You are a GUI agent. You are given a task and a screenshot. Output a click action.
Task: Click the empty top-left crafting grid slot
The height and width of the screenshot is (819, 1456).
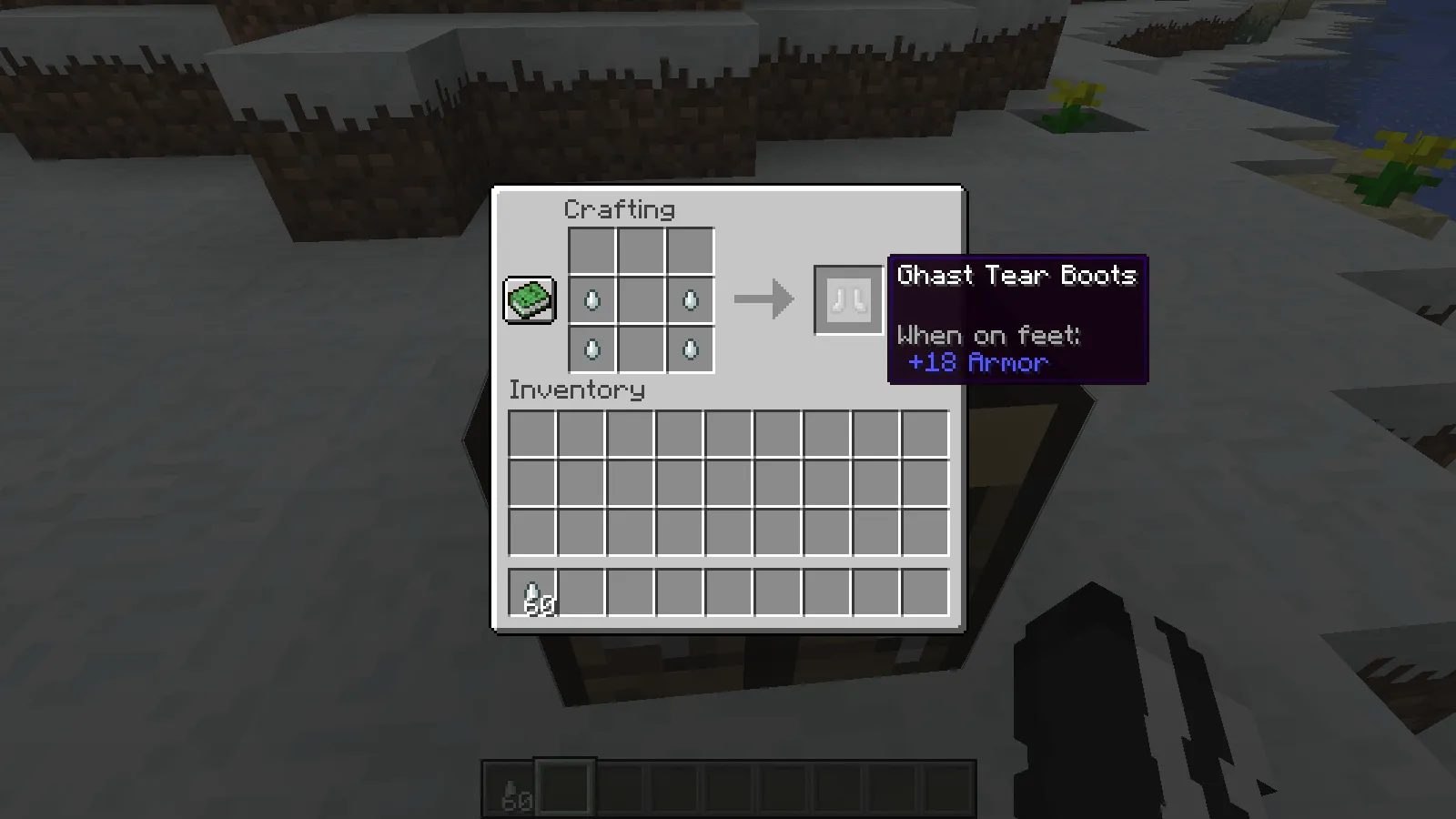592,250
